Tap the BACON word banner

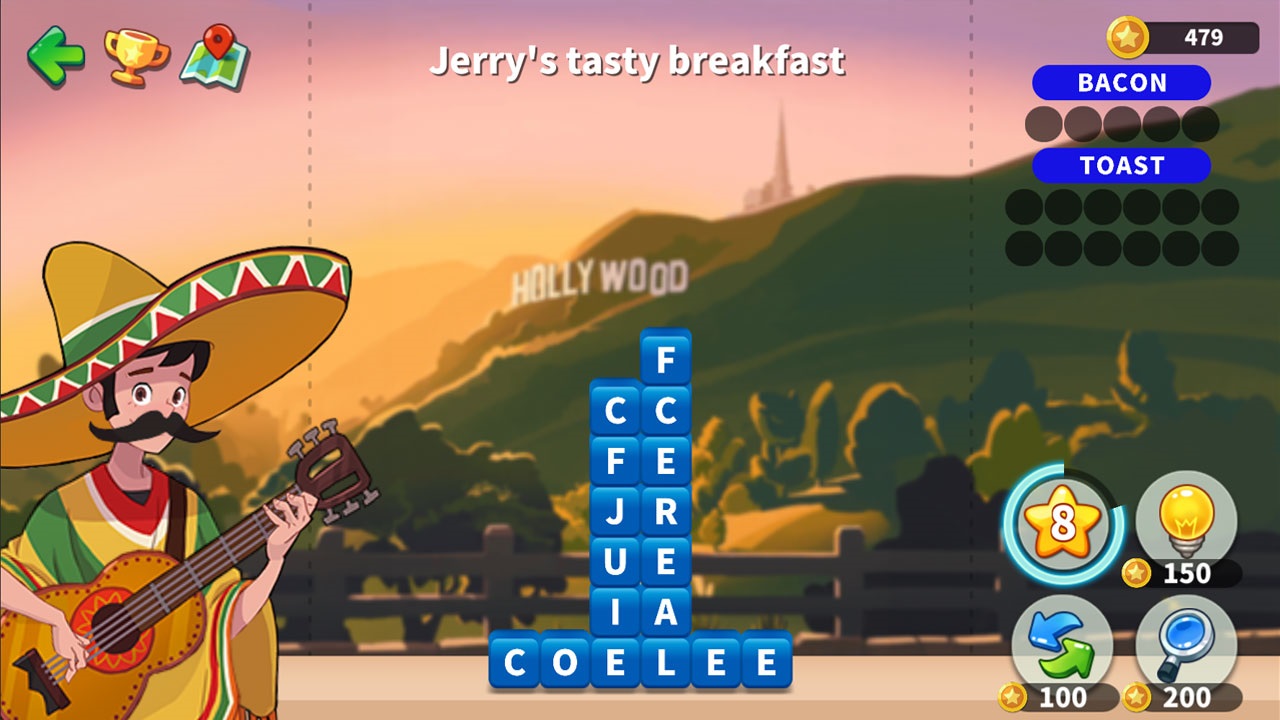pos(1124,83)
